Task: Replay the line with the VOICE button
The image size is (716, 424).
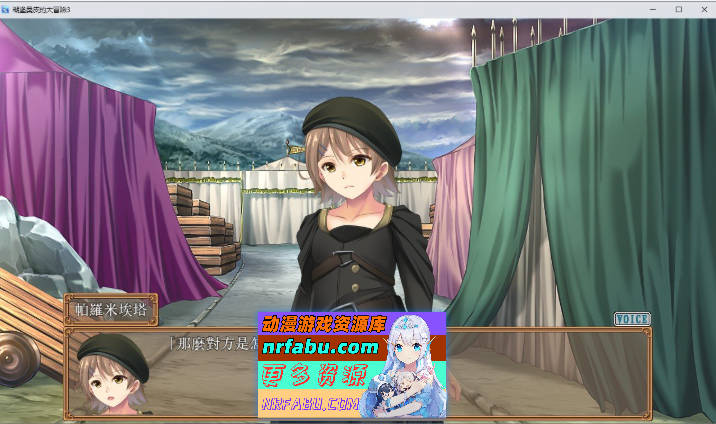Action: click(632, 319)
